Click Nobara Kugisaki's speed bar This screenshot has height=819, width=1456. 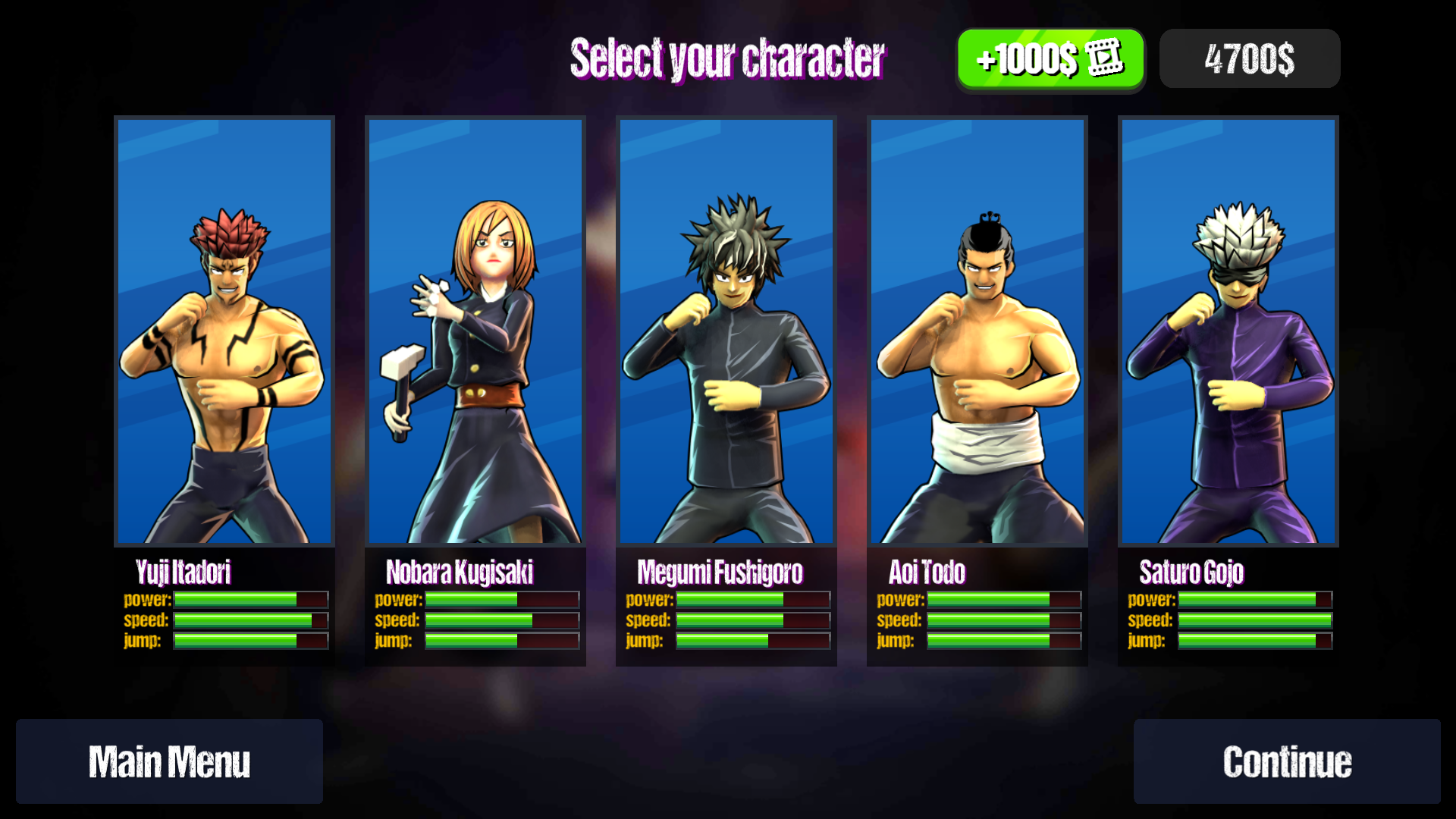coord(500,620)
